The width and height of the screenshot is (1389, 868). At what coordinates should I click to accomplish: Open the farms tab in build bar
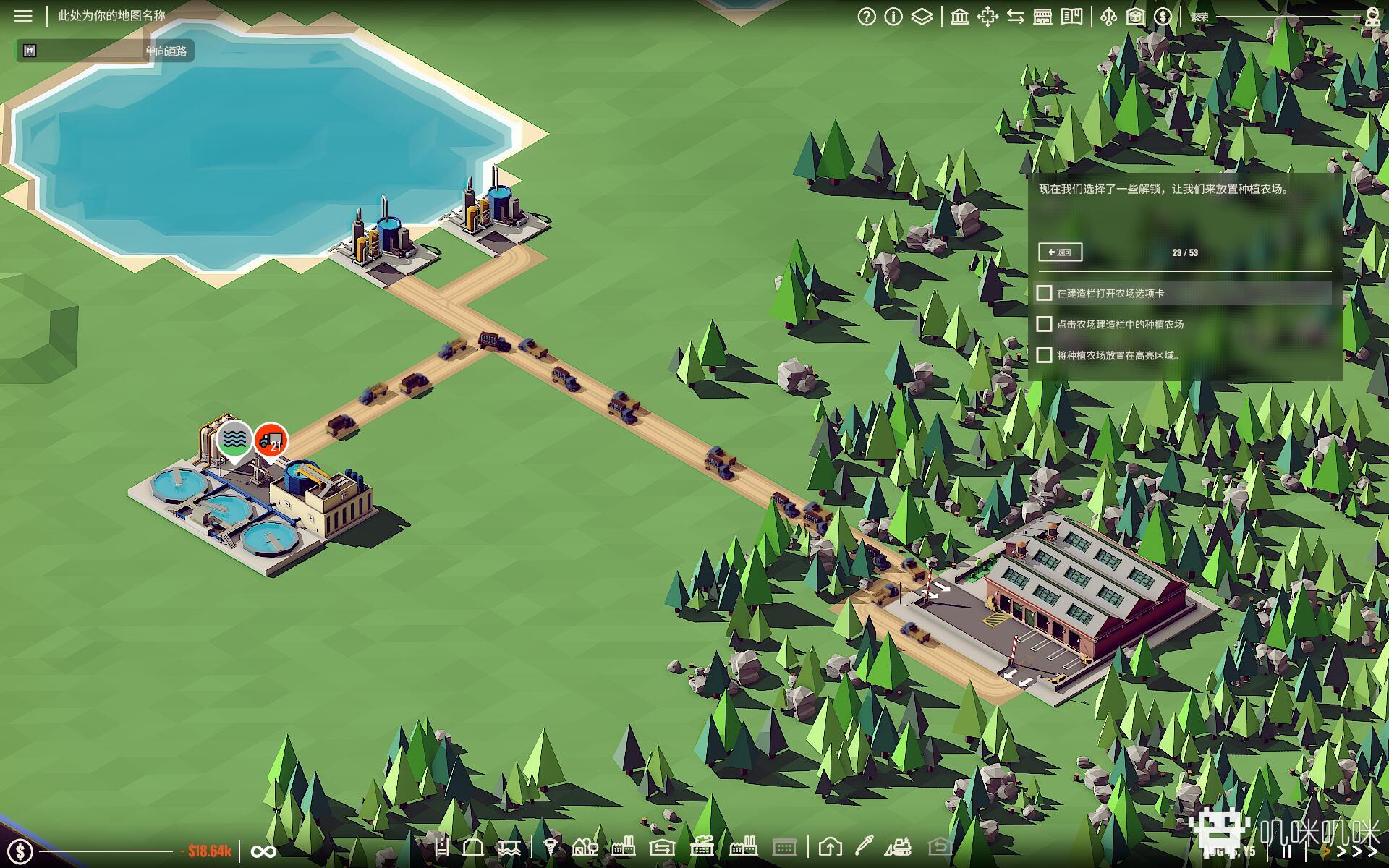585,846
